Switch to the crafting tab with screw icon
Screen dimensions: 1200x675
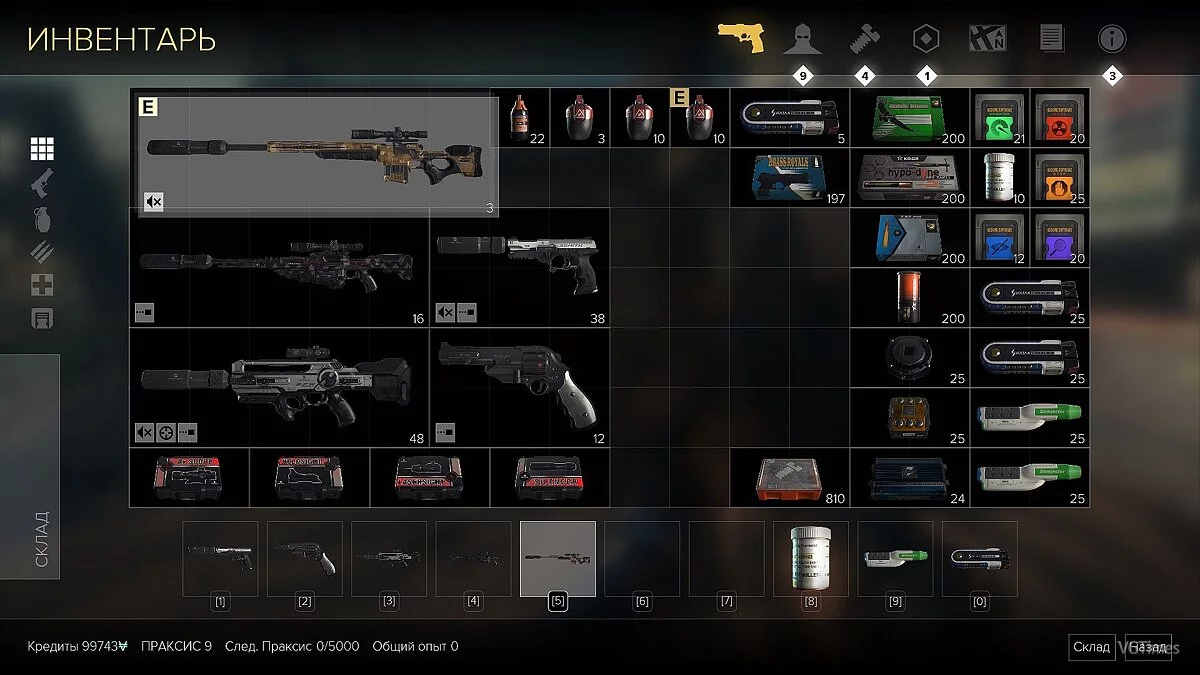863,40
